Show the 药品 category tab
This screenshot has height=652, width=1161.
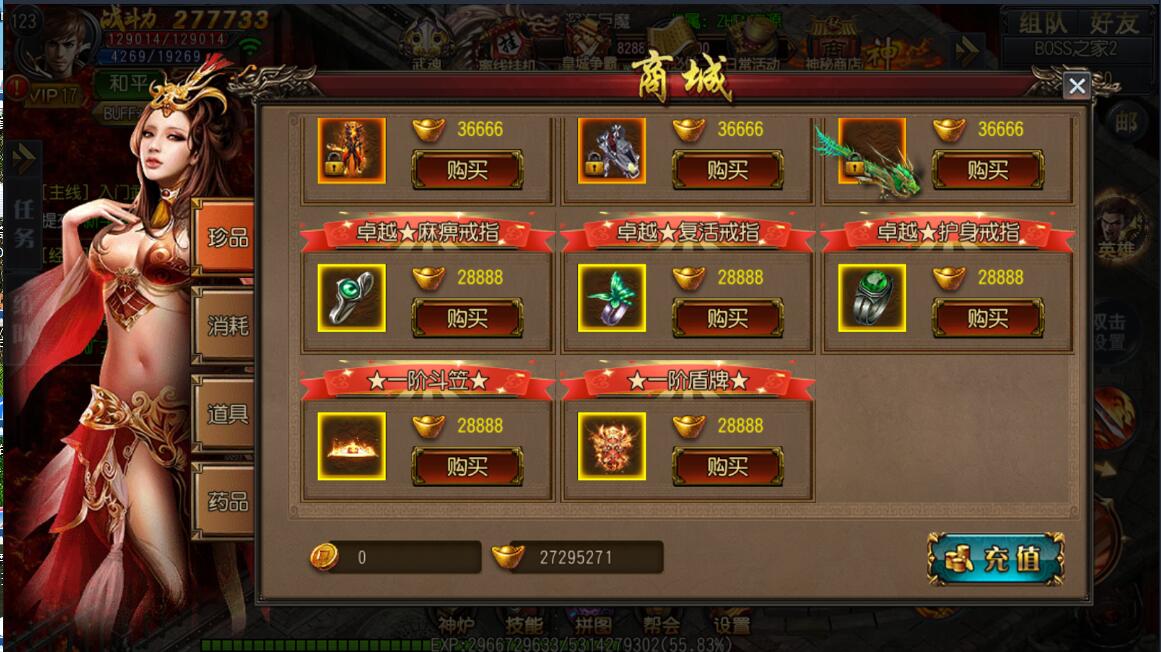[x=226, y=500]
